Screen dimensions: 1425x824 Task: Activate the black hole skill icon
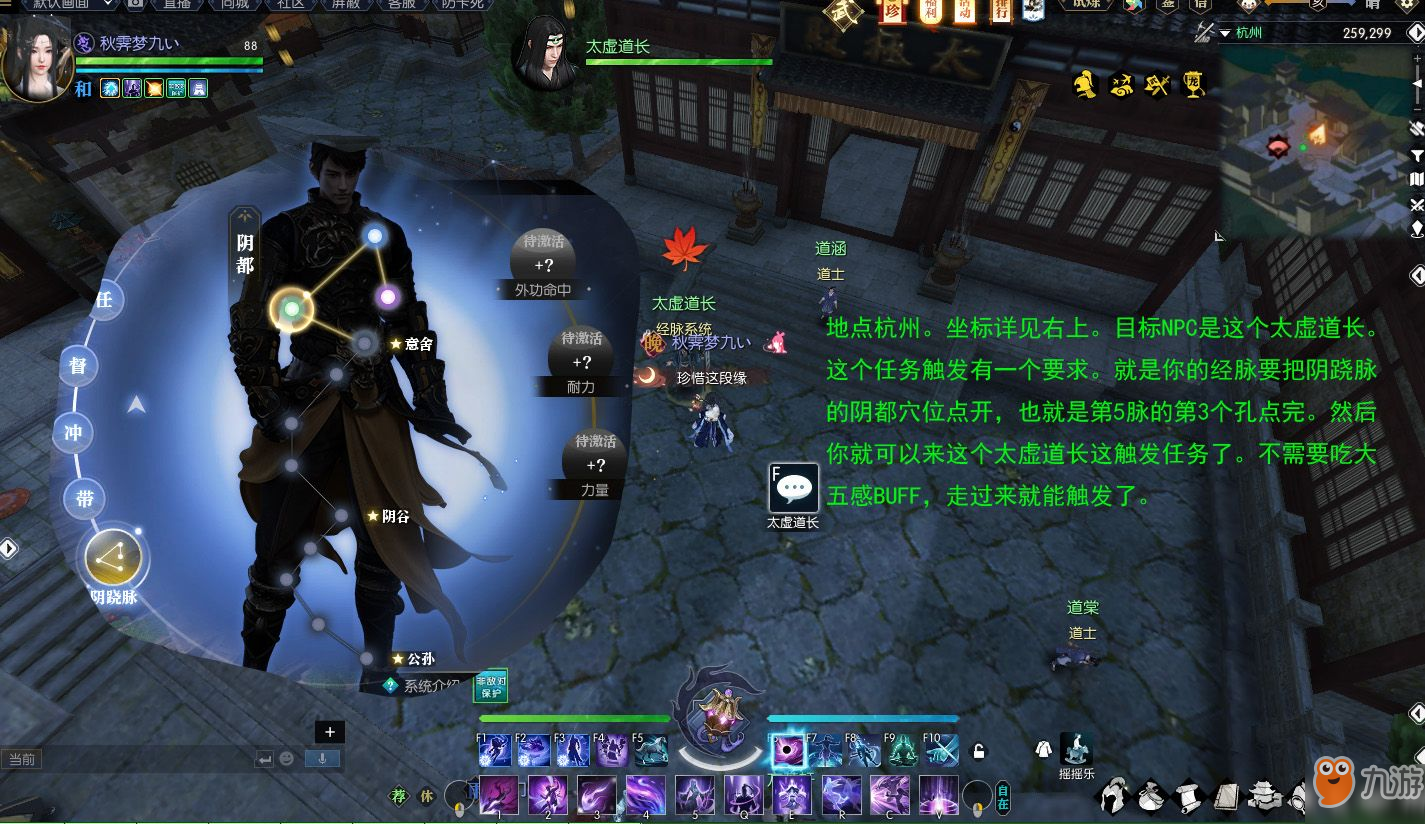786,750
